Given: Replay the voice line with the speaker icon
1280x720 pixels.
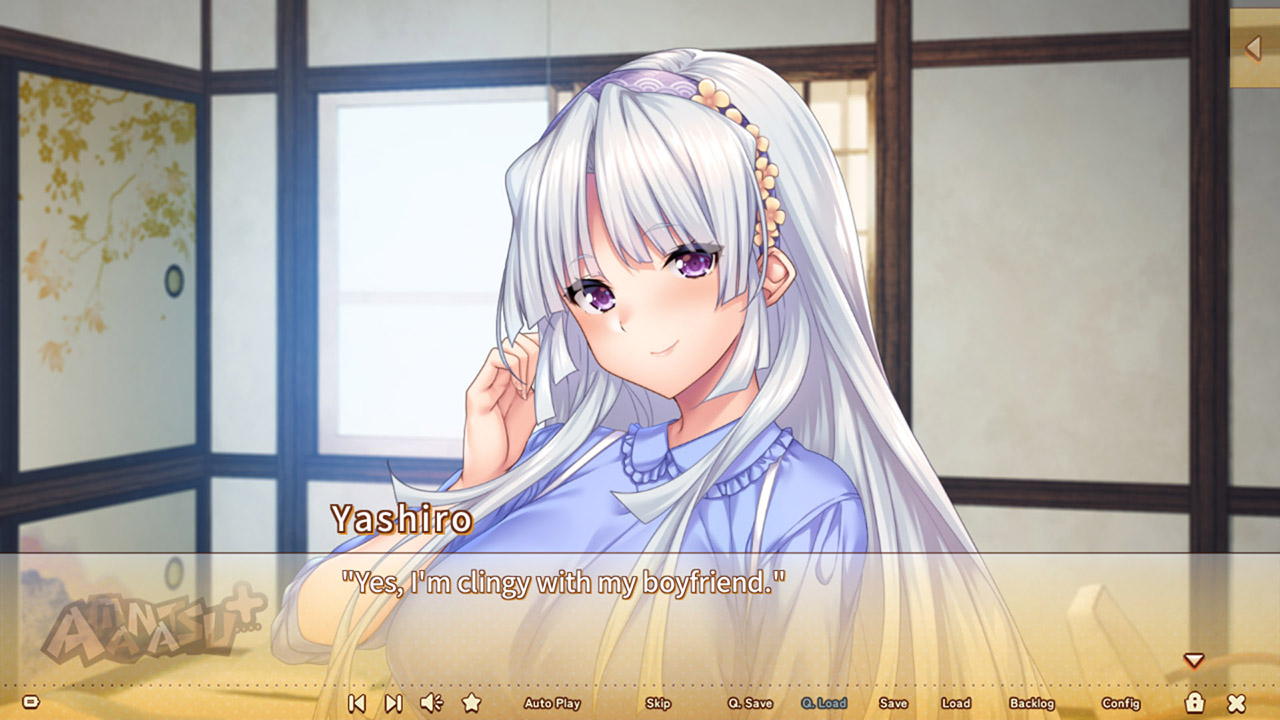Looking at the screenshot, I should [x=430, y=703].
